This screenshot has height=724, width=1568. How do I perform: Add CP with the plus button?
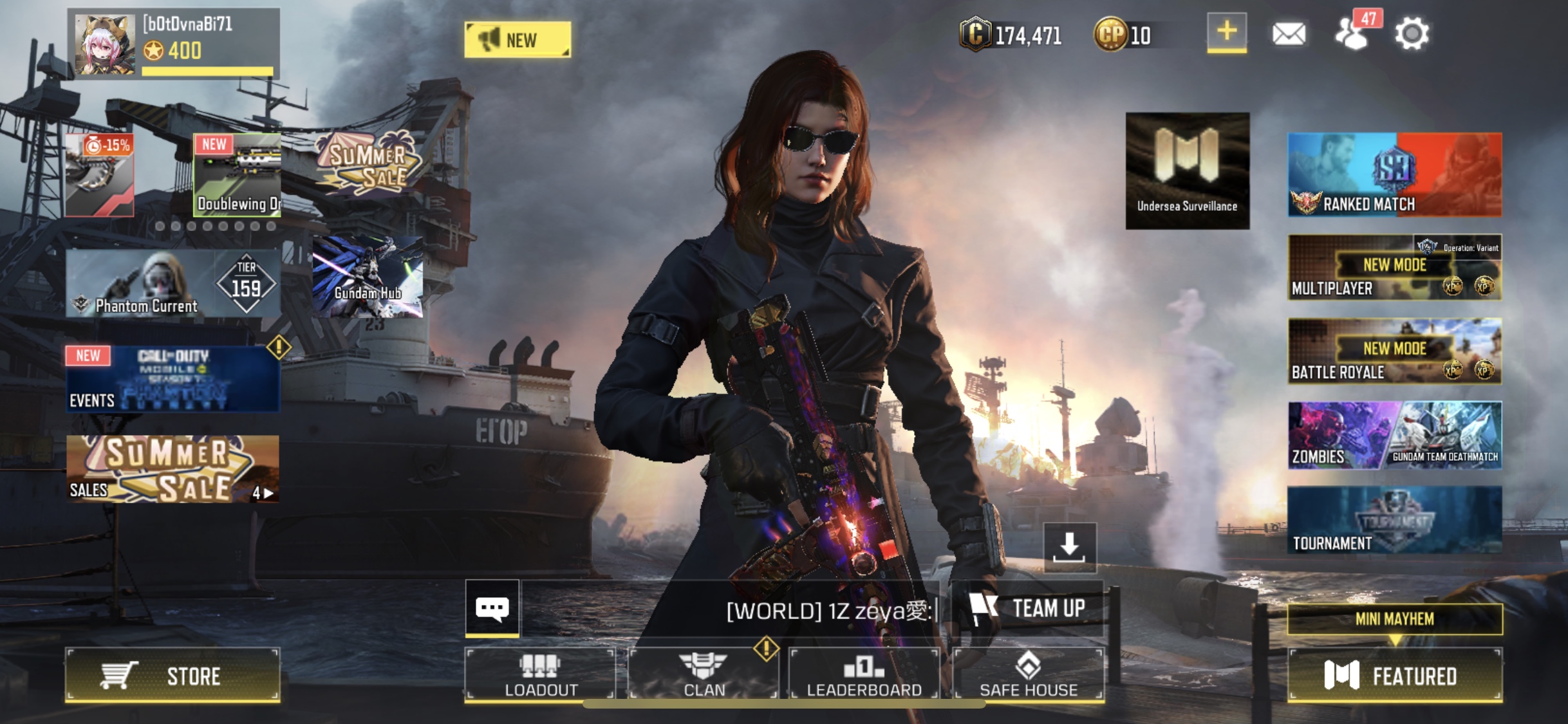(x=1226, y=32)
